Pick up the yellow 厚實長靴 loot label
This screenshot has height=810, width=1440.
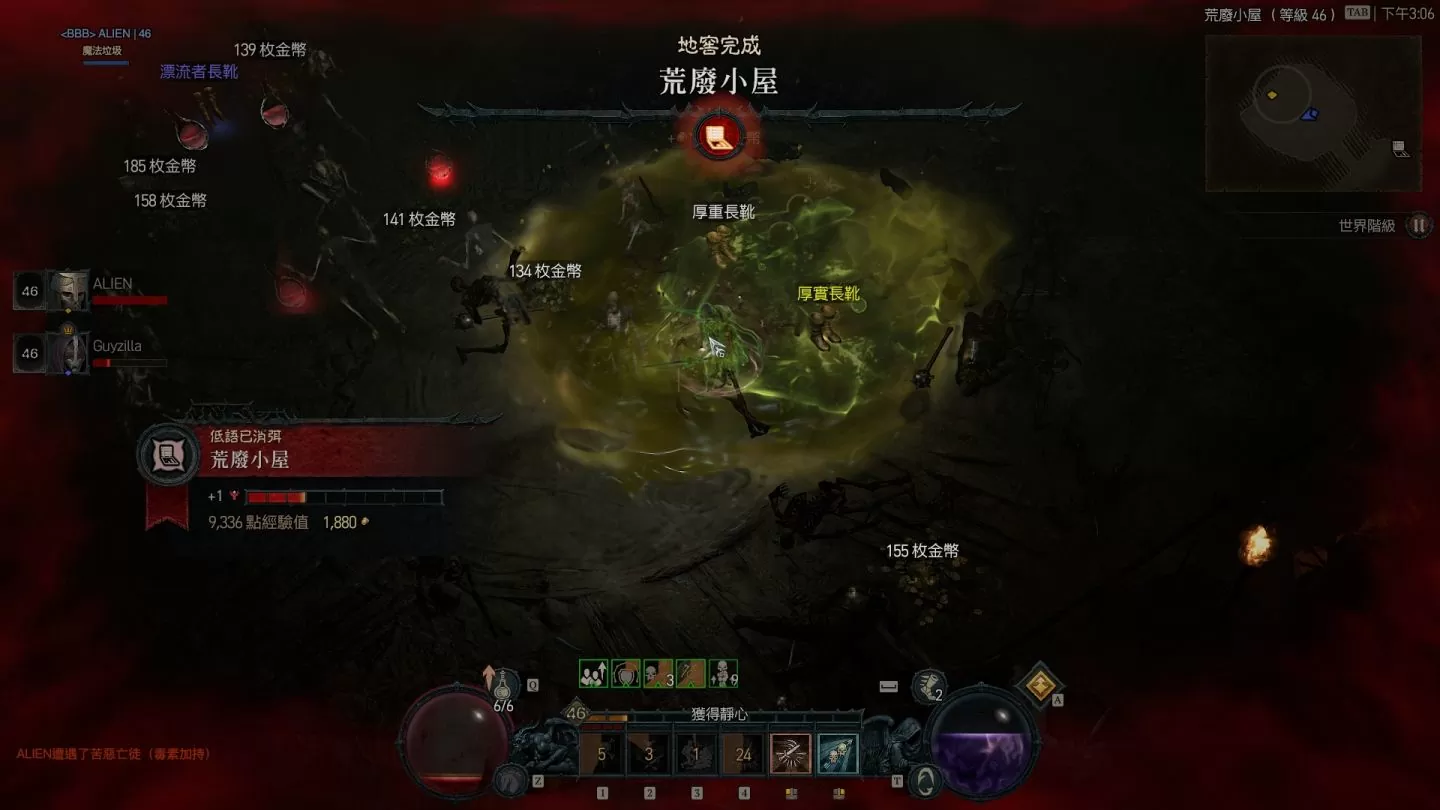pos(828,294)
